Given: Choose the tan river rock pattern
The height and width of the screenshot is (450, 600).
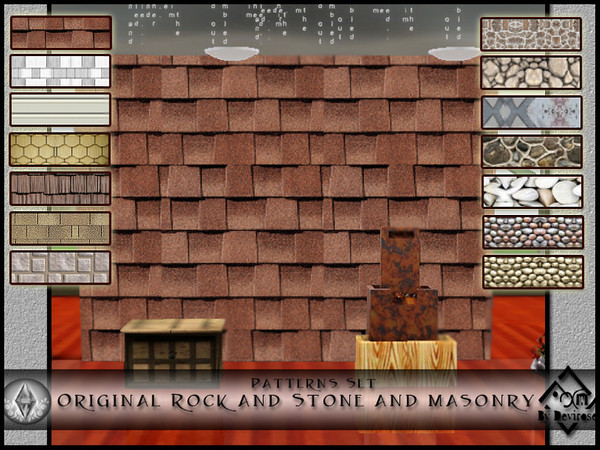Looking at the screenshot, I should coord(531,72).
